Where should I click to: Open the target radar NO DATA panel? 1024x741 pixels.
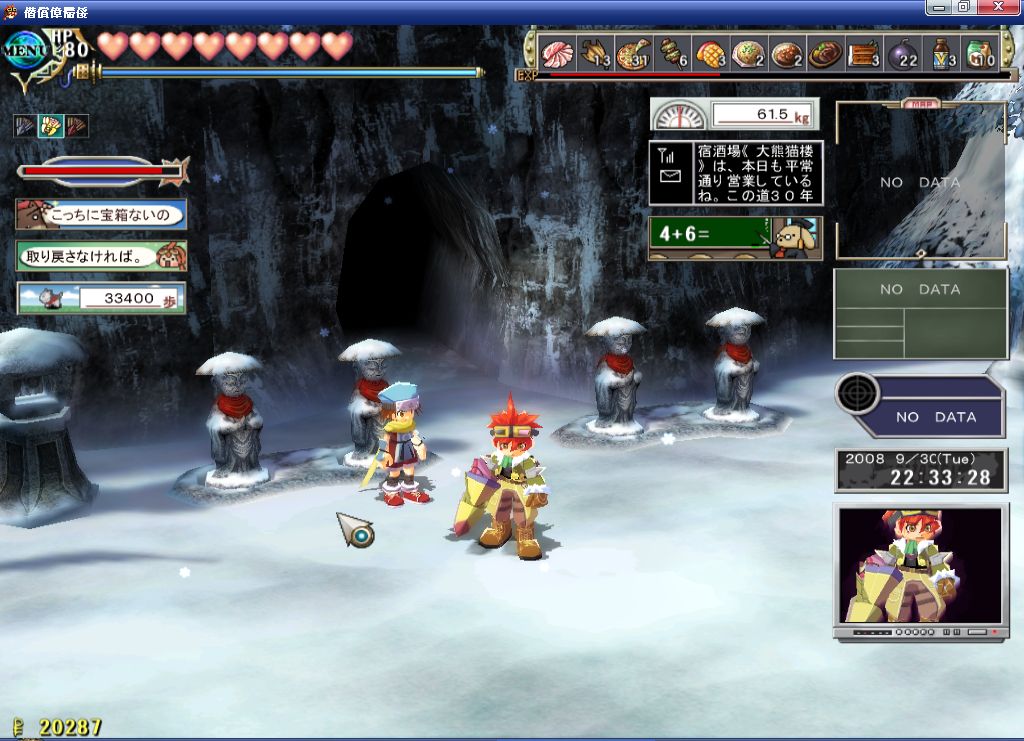920,406
